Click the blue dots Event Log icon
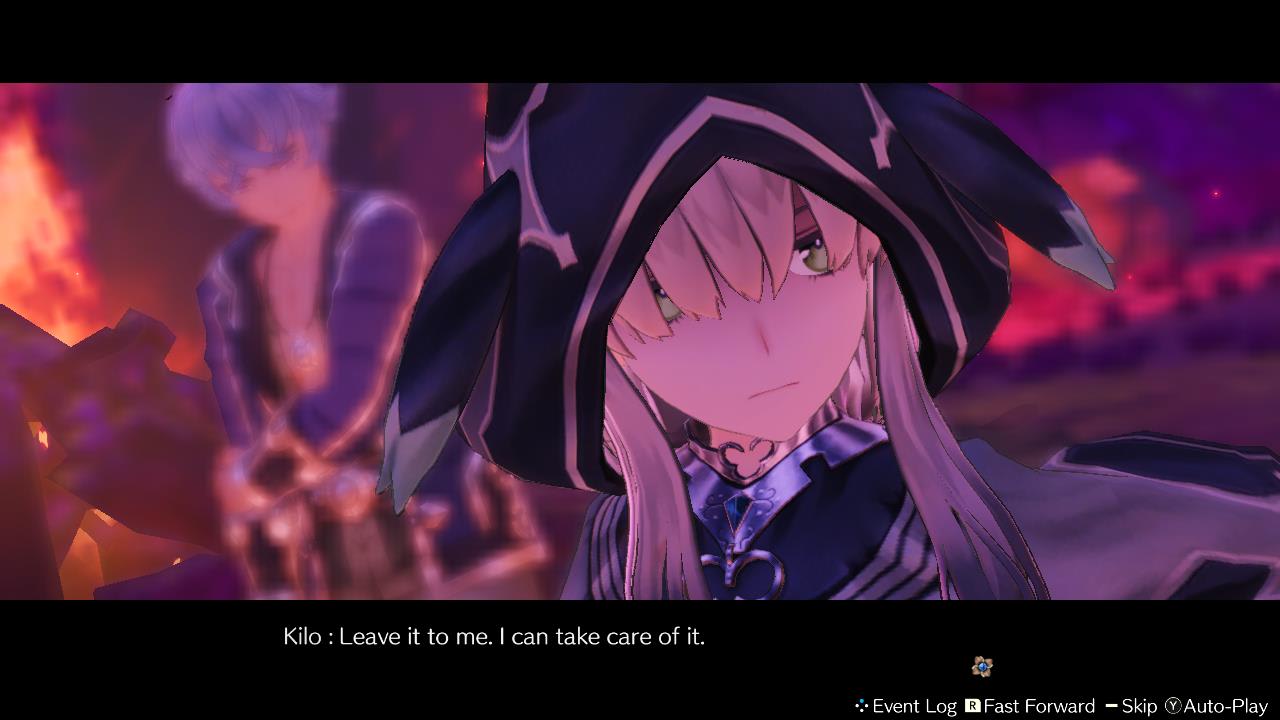 coord(861,704)
